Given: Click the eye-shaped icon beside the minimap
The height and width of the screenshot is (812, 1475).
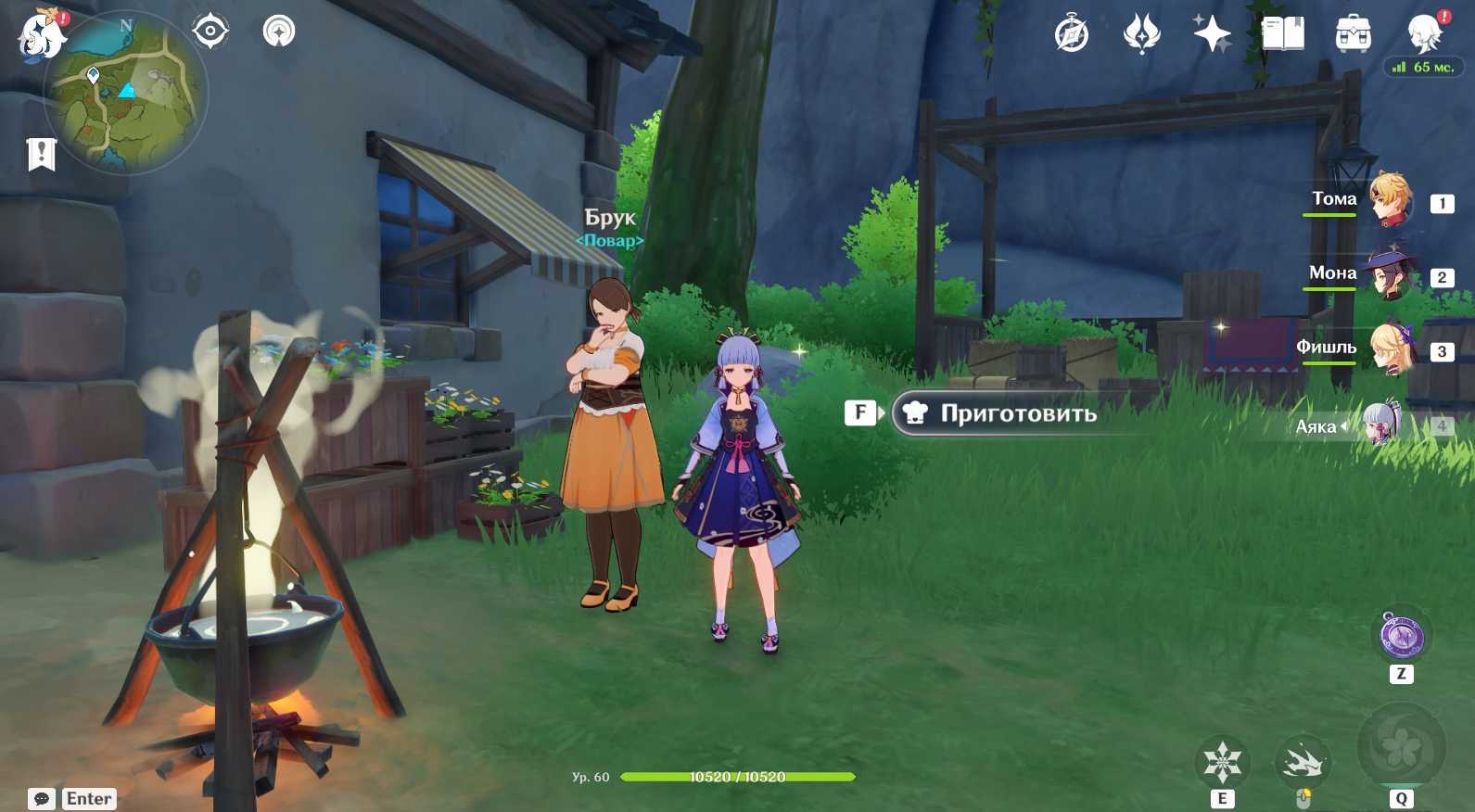Looking at the screenshot, I should tap(210, 32).
